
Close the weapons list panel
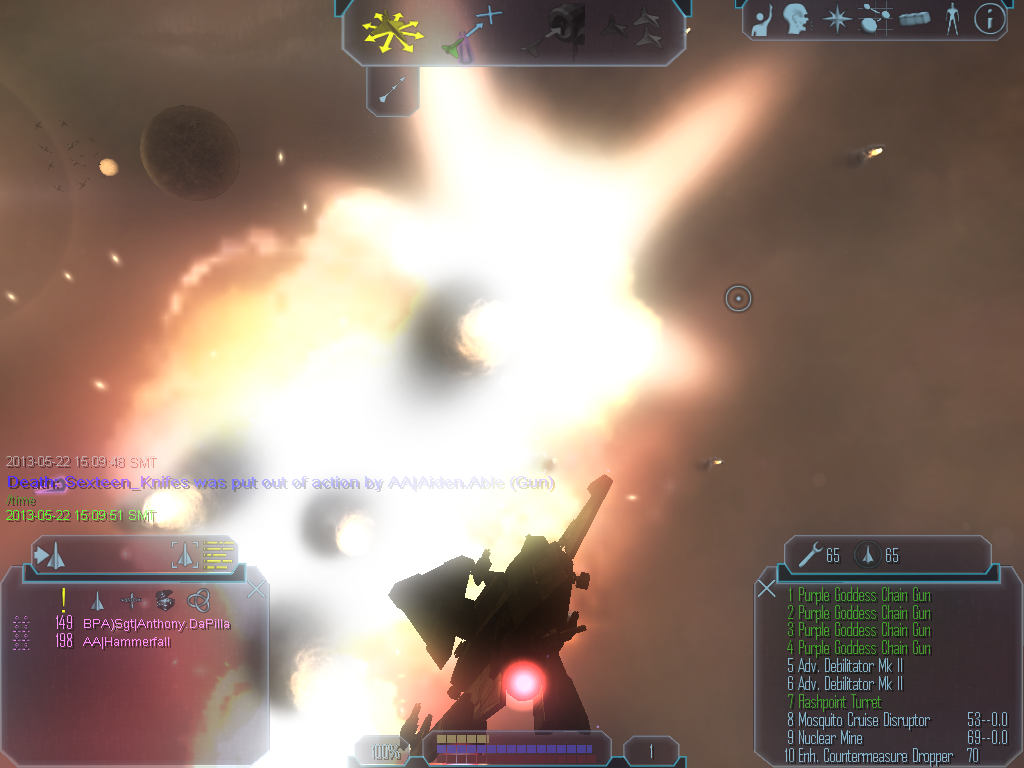(767, 589)
